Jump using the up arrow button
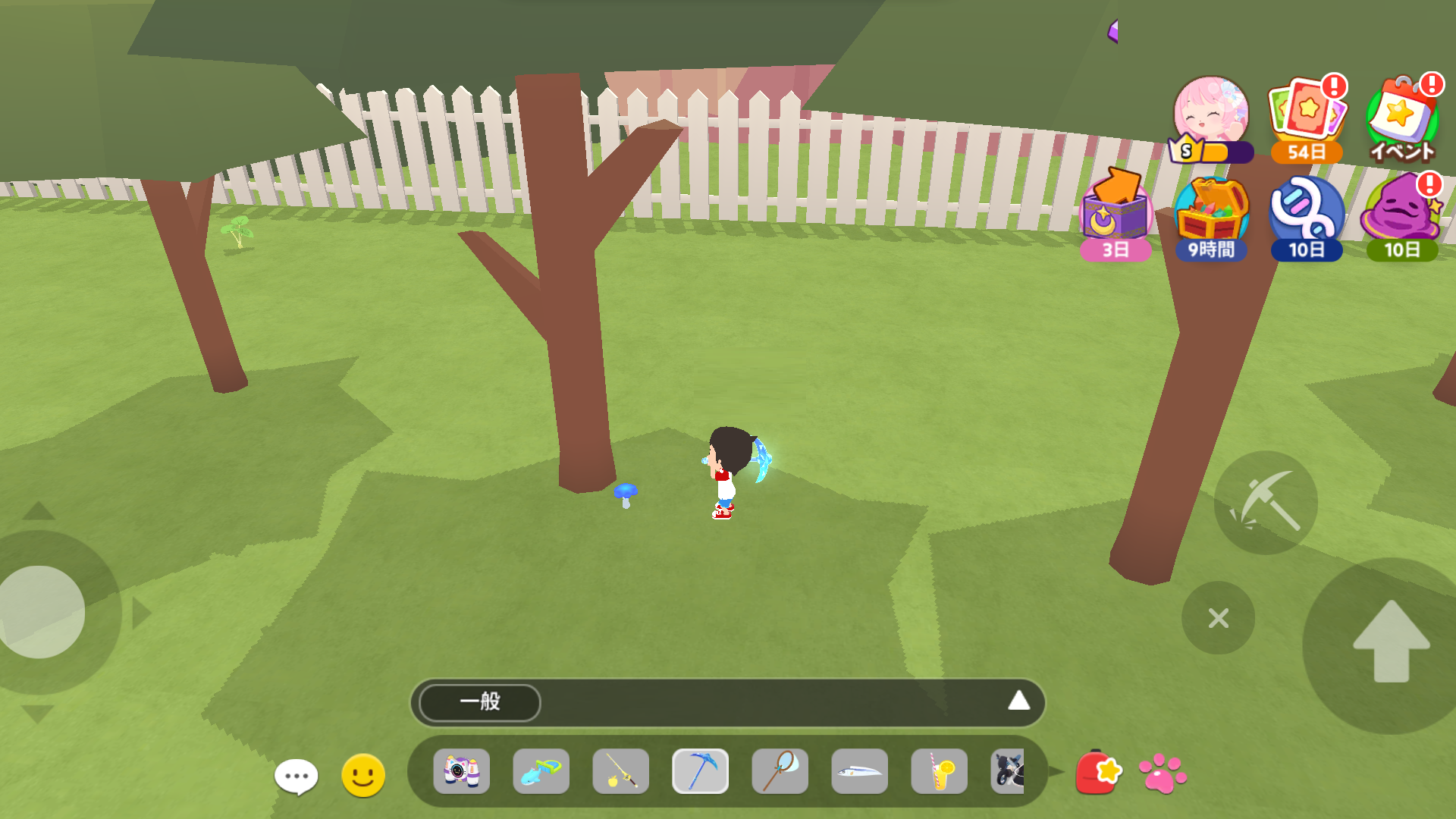This screenshot has height=819, width=1456. point(1391,643)
